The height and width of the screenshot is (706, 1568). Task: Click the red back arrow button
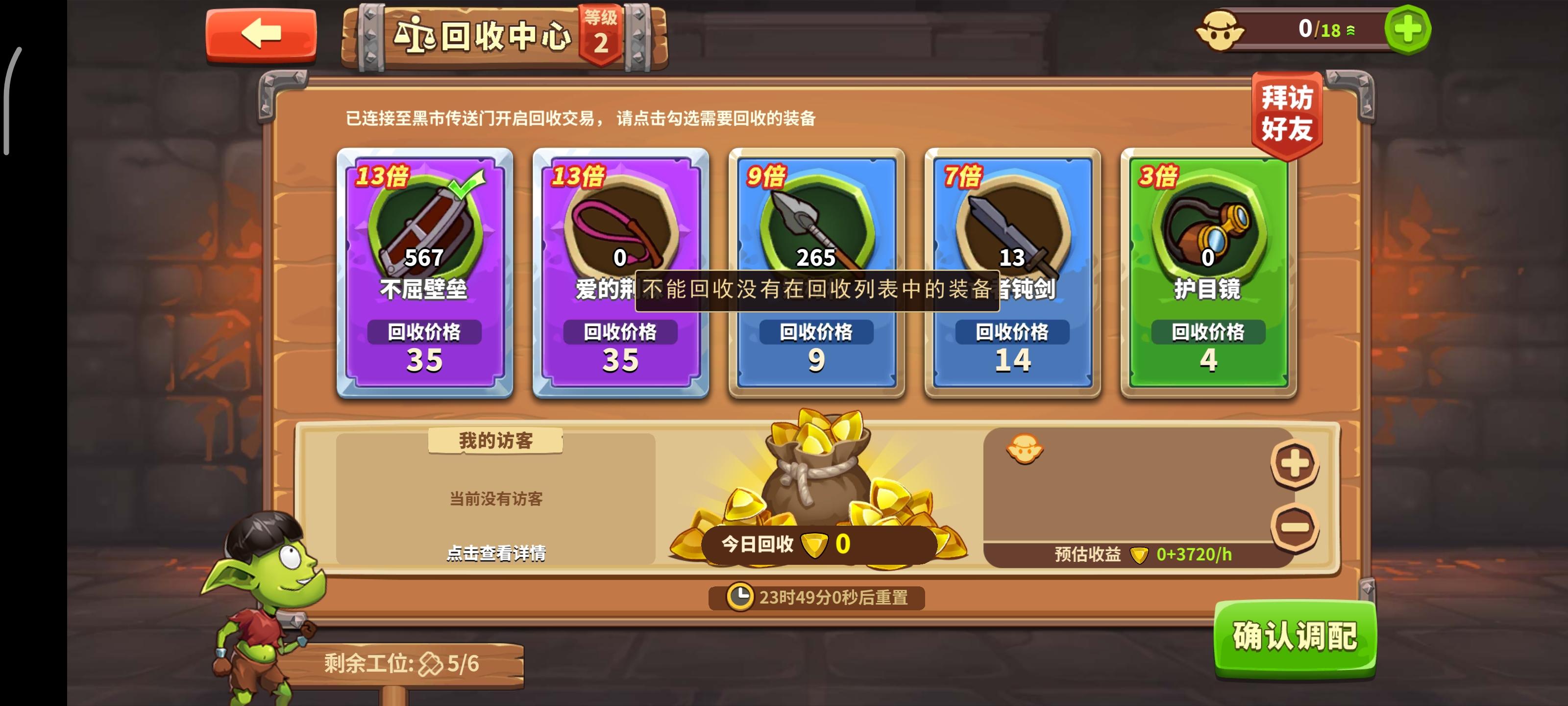pyautogui.click(x=261, y=35)
